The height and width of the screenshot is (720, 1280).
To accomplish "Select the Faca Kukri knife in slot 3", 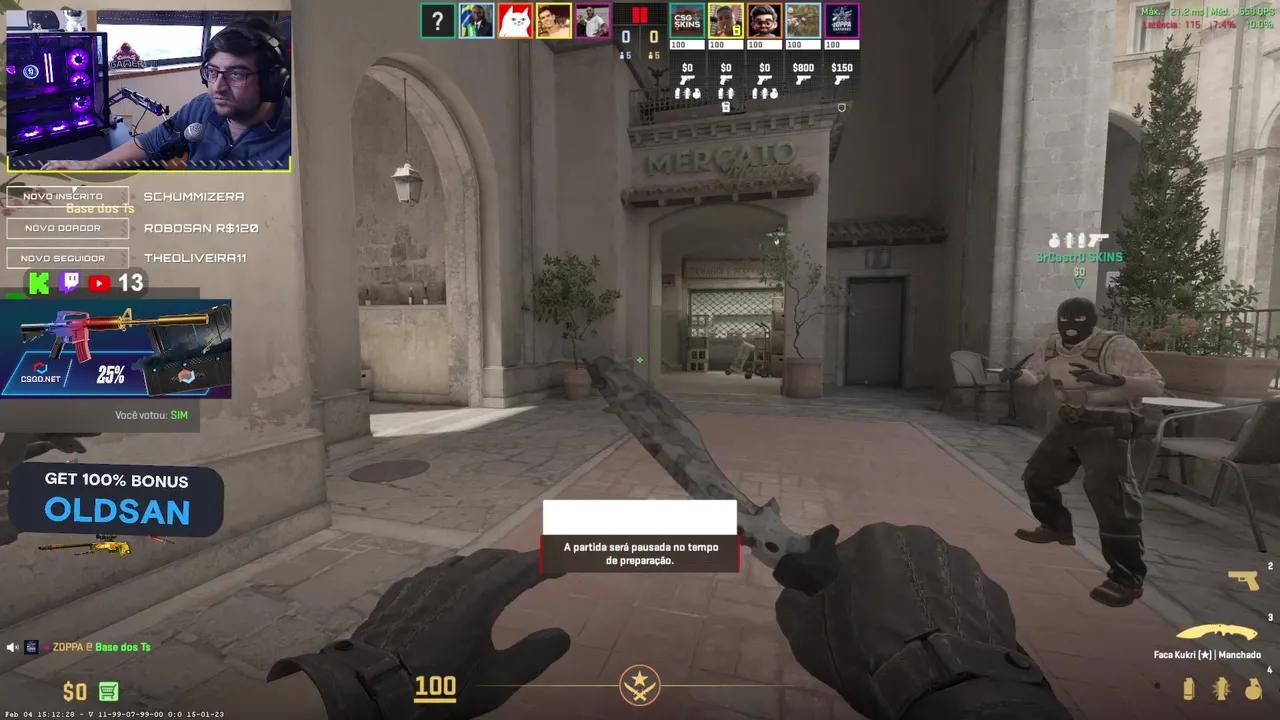I will tap(1218, 633).
